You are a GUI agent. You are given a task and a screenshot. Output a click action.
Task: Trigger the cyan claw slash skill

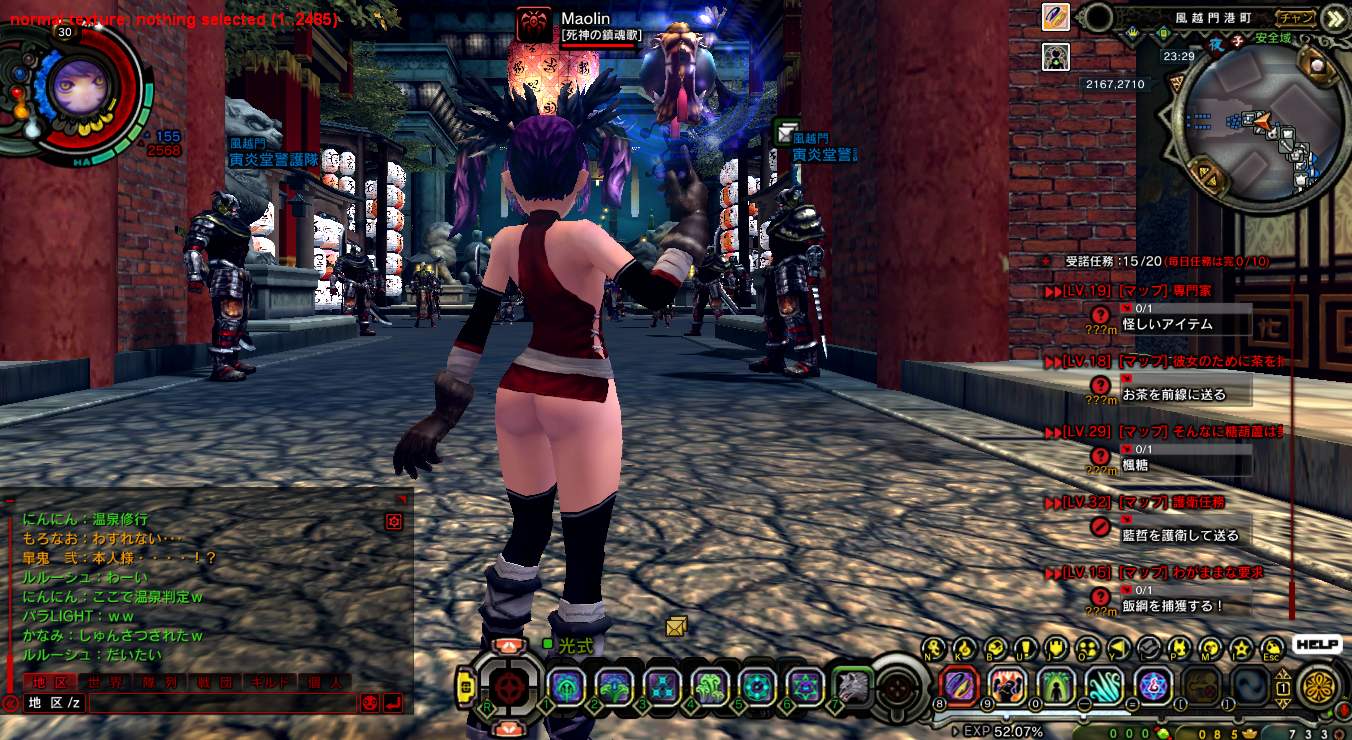coord(1105,685)
